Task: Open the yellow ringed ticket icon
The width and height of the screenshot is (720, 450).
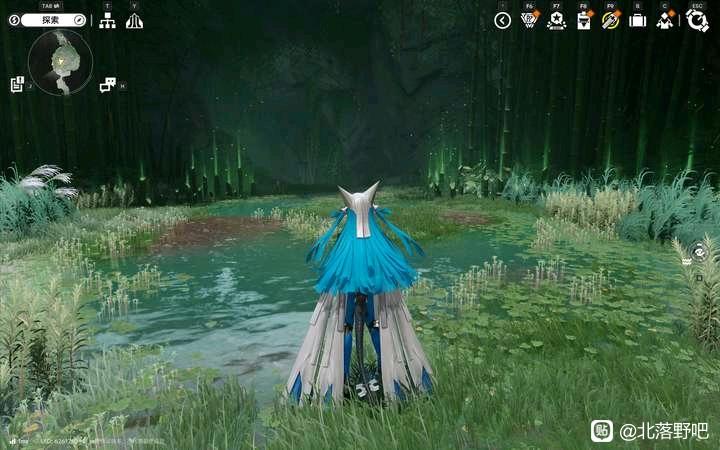Action: point(611,20)
